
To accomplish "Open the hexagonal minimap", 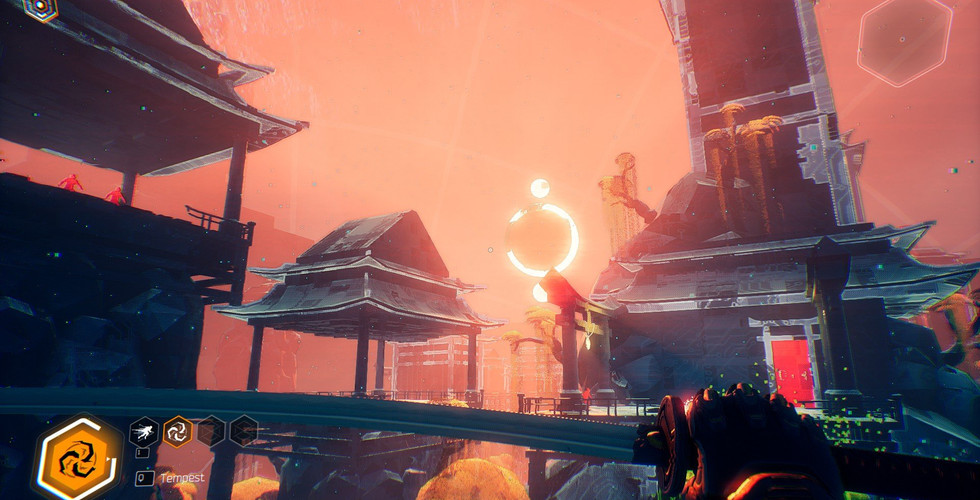I will coord(905,40).
